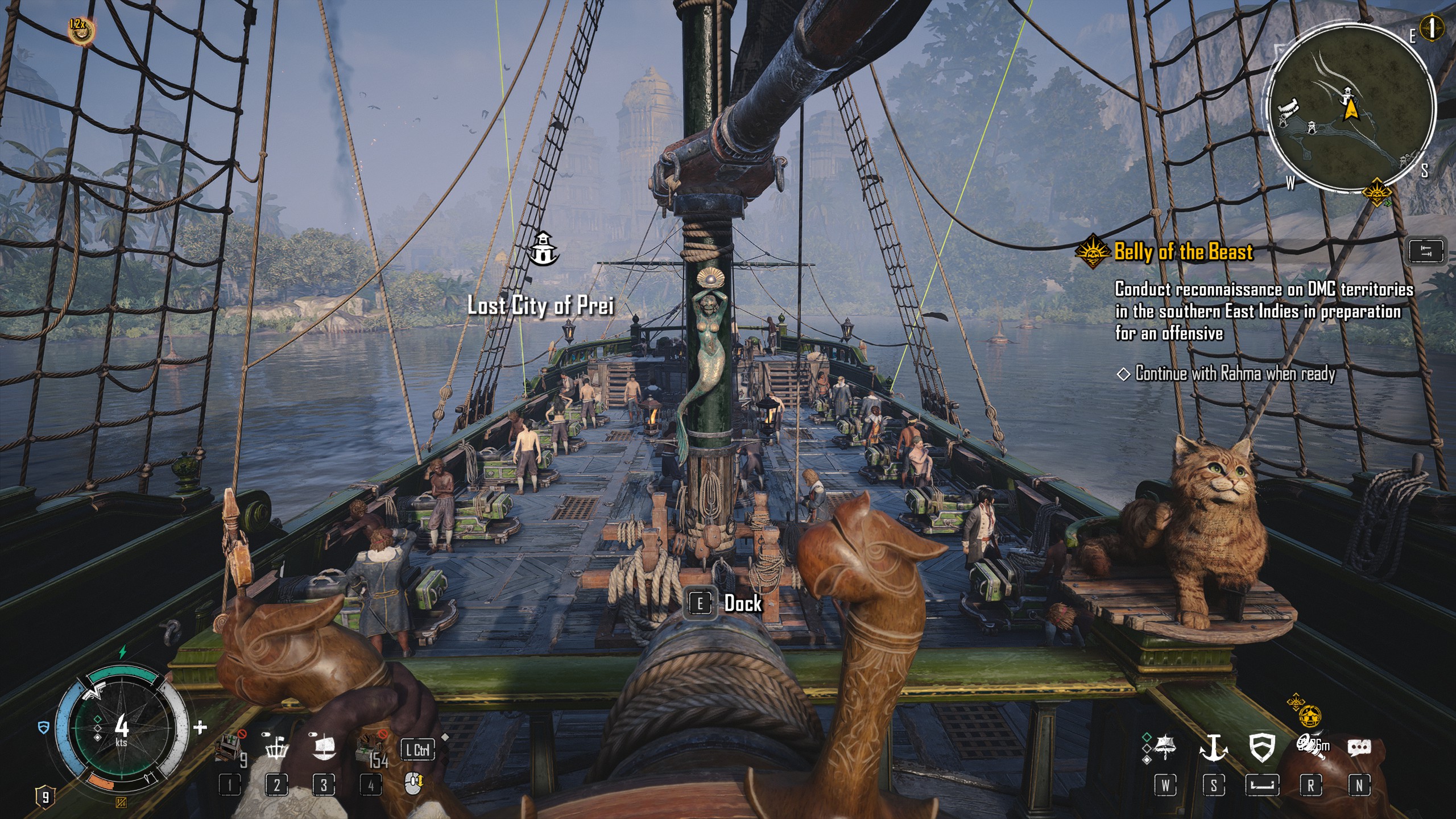Select the Belly of the Beast quest title
Image resolution: width=1456 pixels, height=819 pixels.
pos(1183,251)
